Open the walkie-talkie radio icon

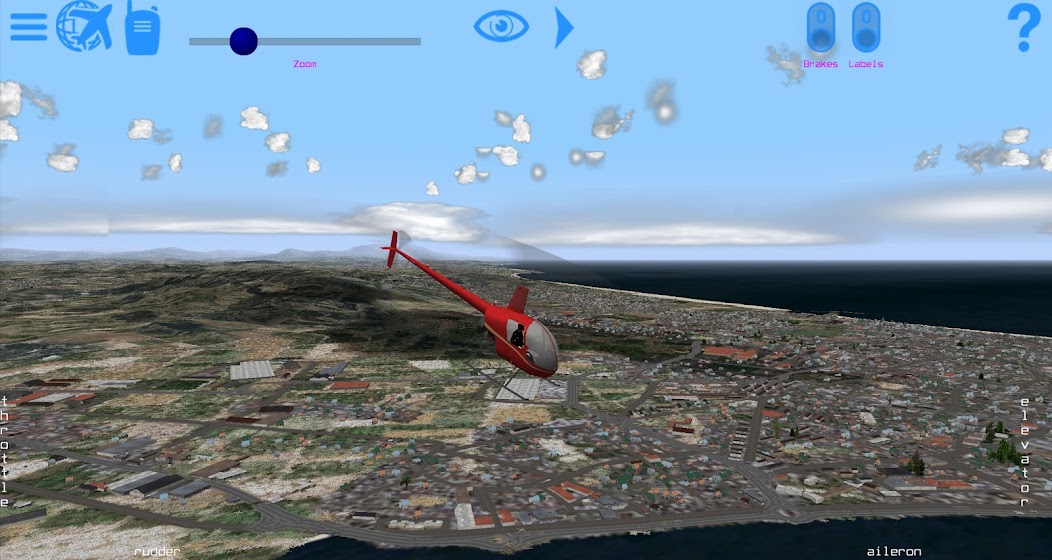pos(142,28)
